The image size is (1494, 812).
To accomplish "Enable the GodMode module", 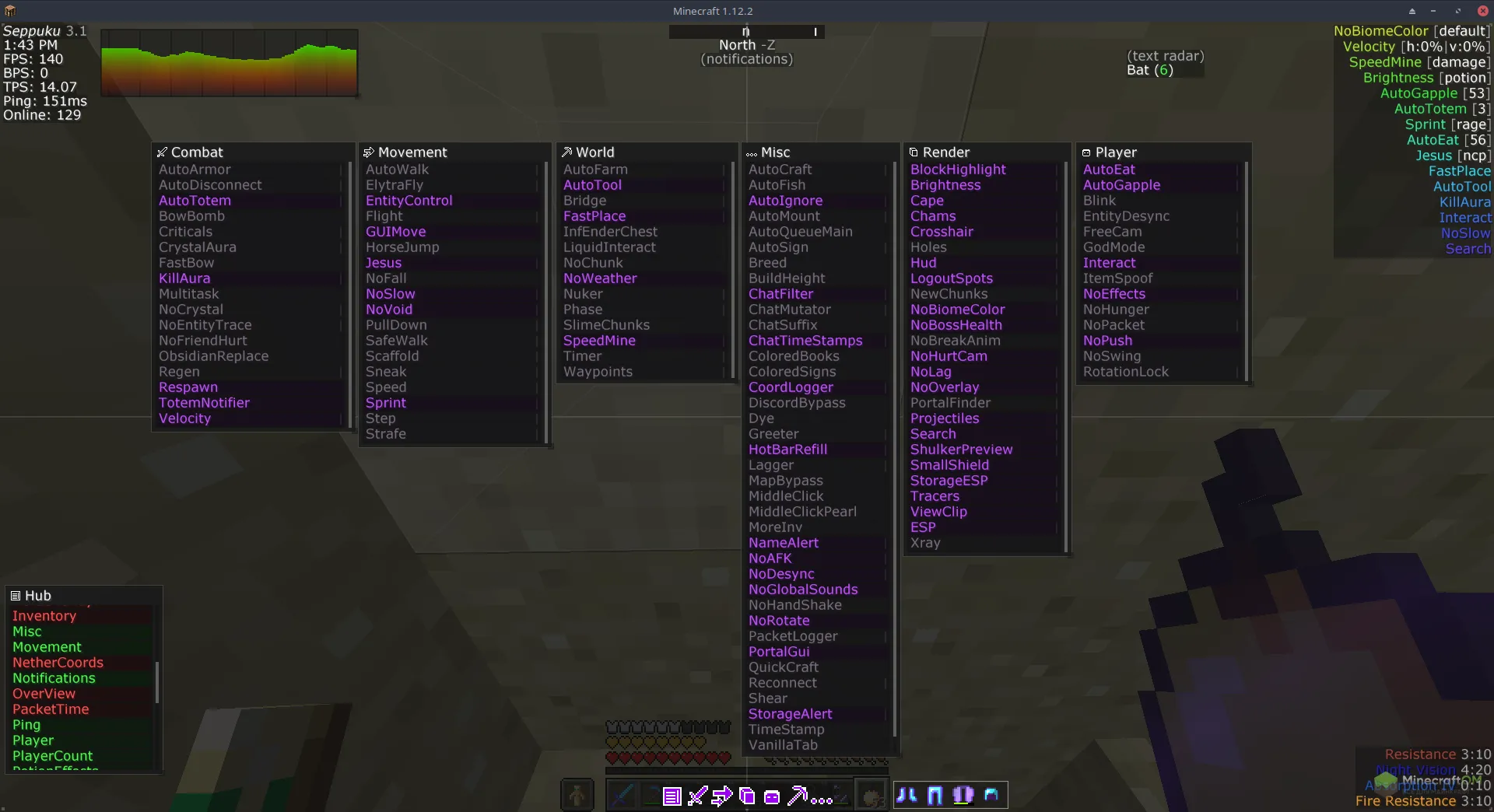I will tap(1113, 247).
